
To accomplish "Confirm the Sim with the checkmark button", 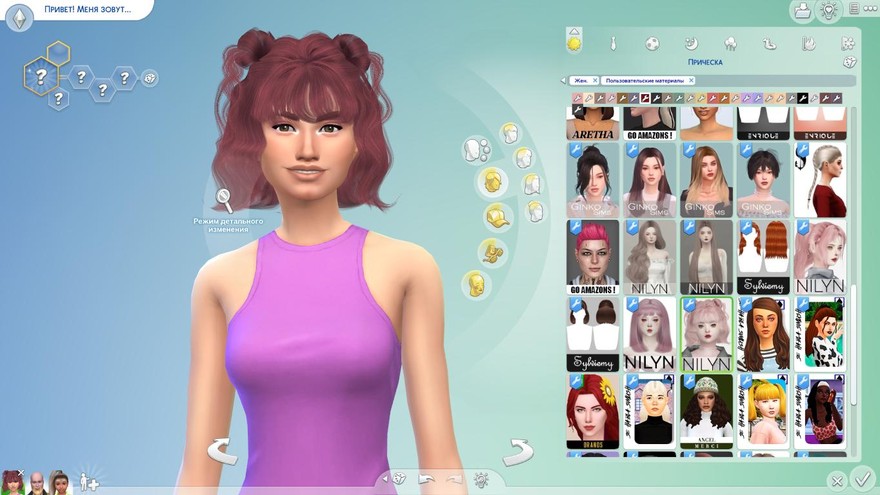I will 860,479.
